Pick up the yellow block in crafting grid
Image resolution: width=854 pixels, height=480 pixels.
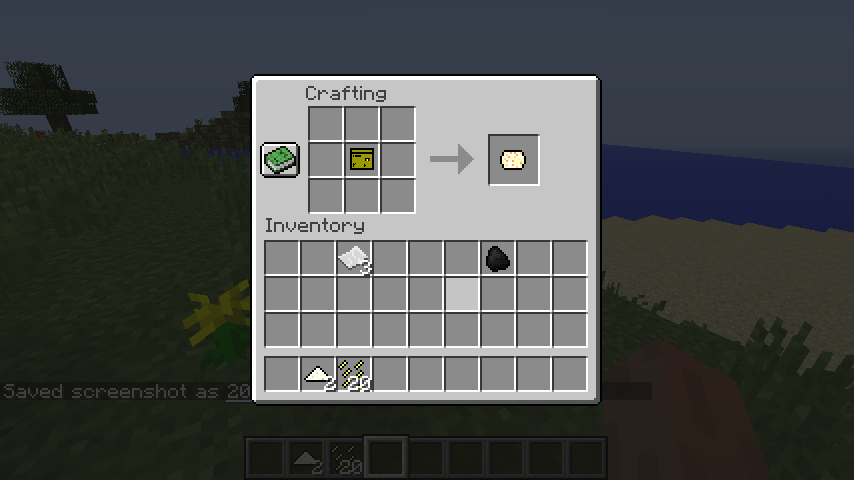(362, 159)
